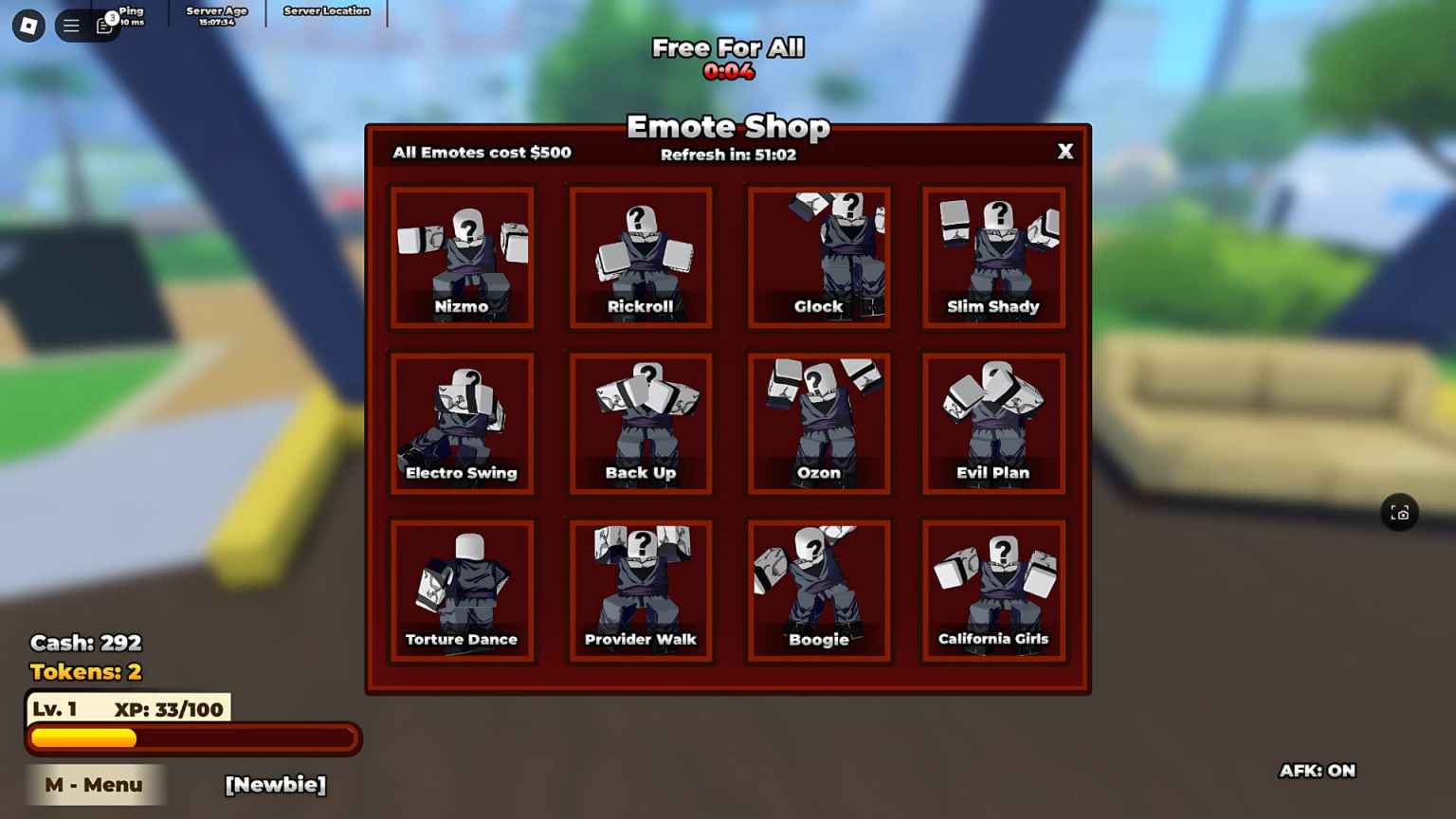The image size is (1456, 819).
Task: Select the Evil Plan emote
Action: (x=993, y=424)
